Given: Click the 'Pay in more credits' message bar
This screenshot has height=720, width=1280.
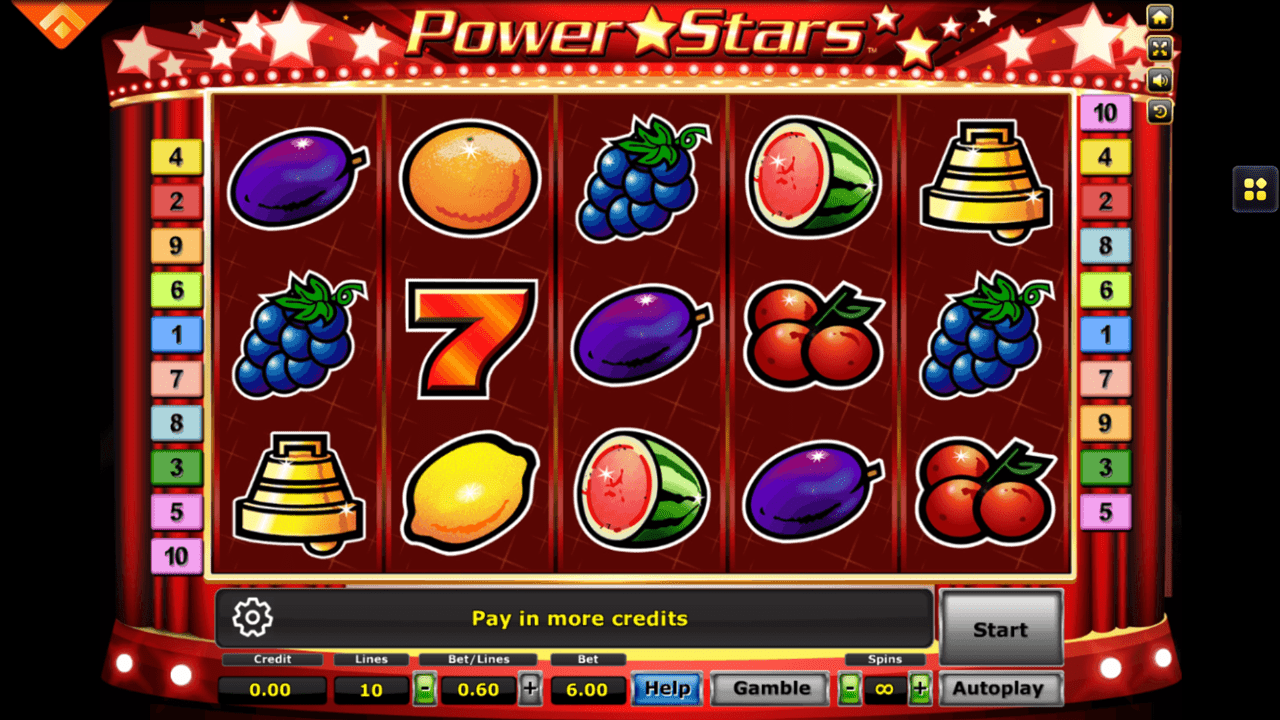Looking at the screenshot, I should pos(580,618).
